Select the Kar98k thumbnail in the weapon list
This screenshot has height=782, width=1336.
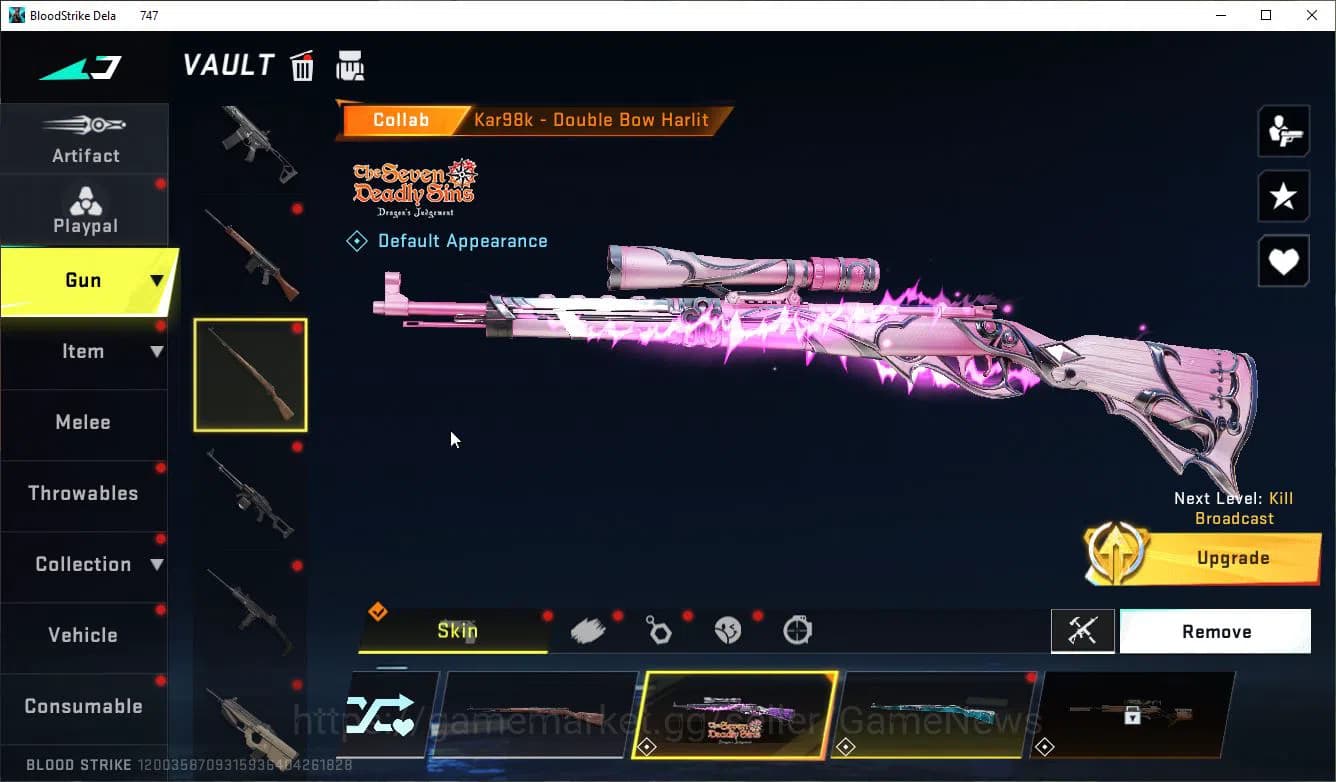249,374
